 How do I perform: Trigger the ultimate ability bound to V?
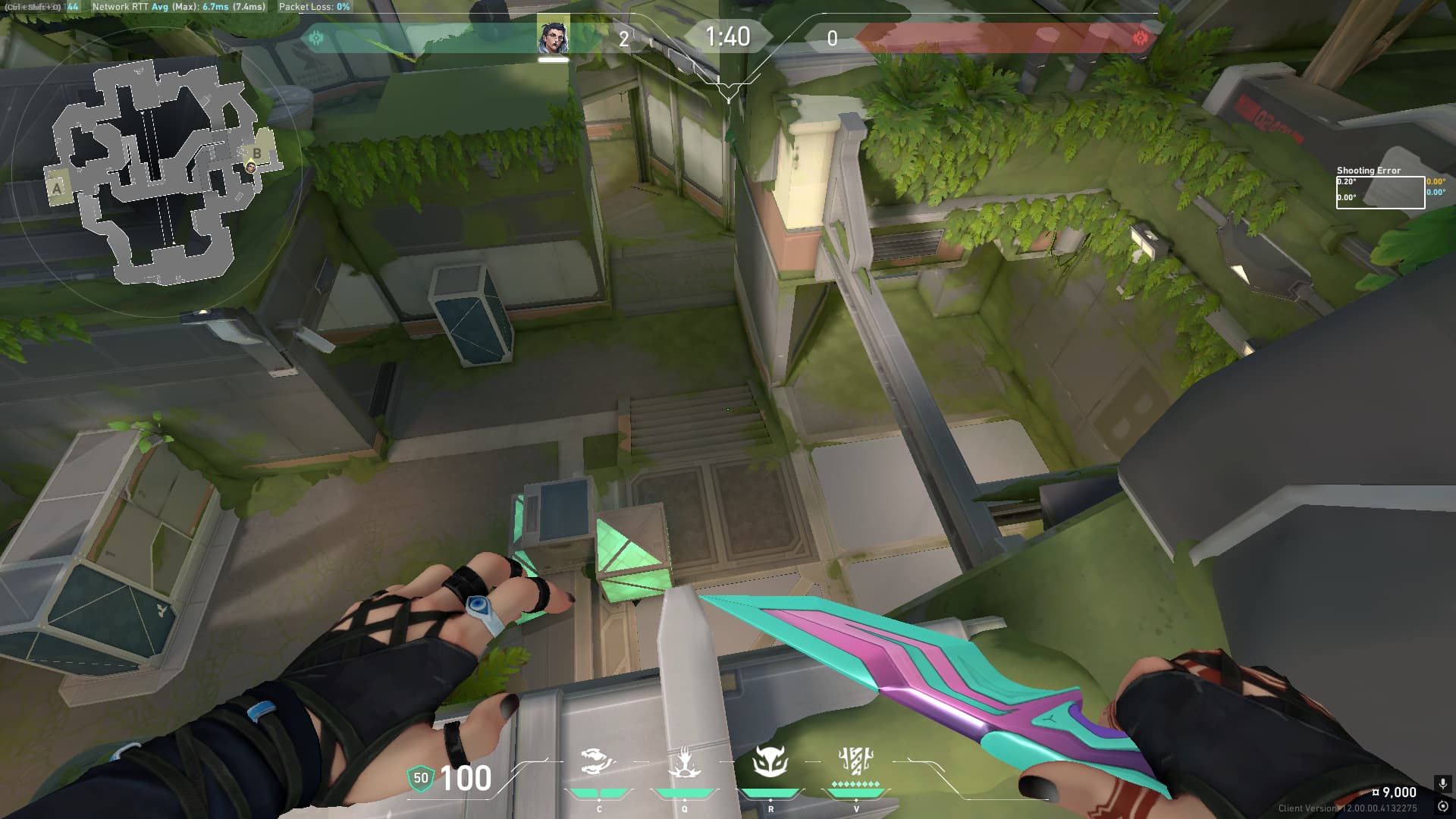tap(856, 761)
